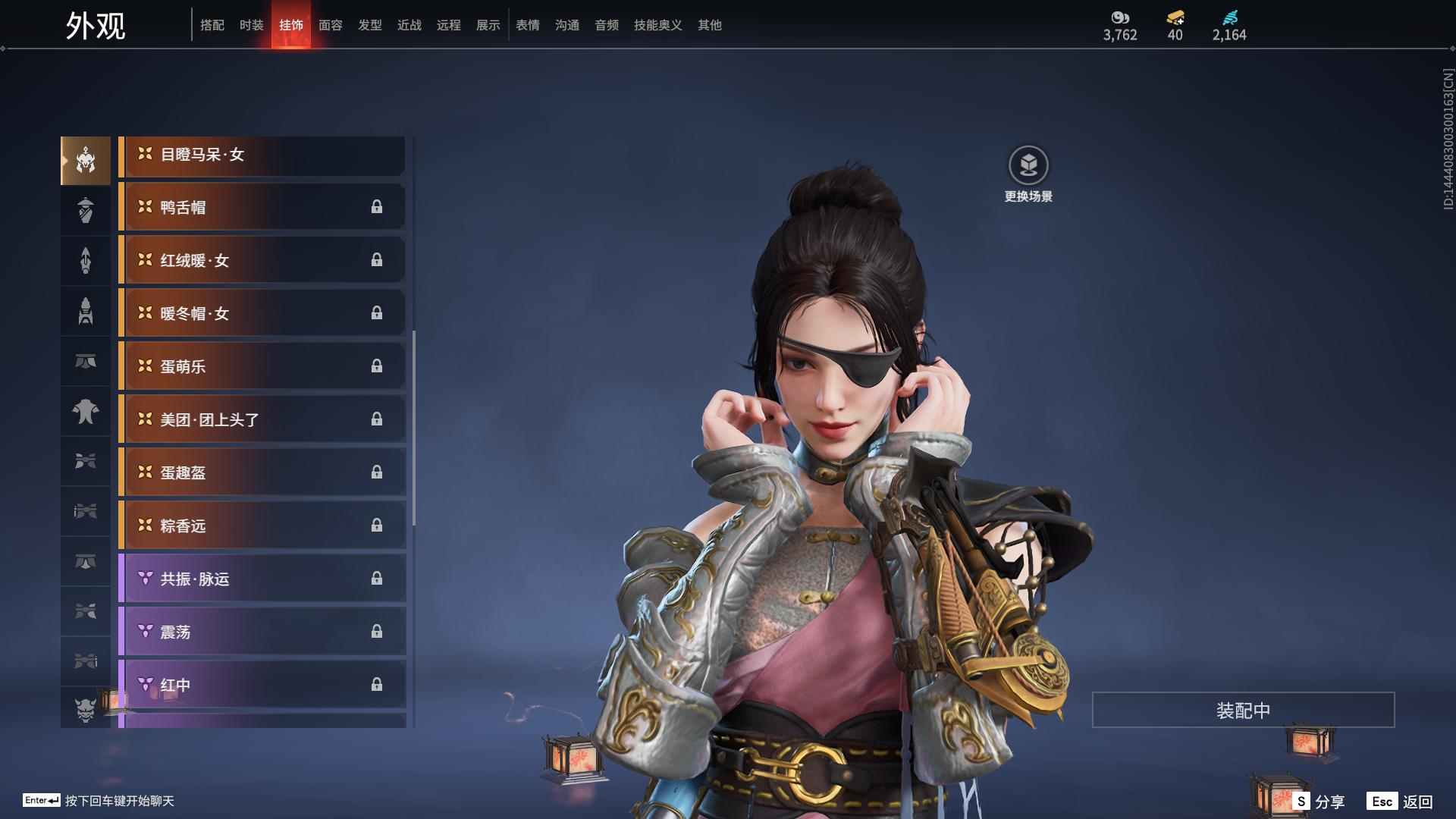Return using the 返回 button

coord(1401,802)
